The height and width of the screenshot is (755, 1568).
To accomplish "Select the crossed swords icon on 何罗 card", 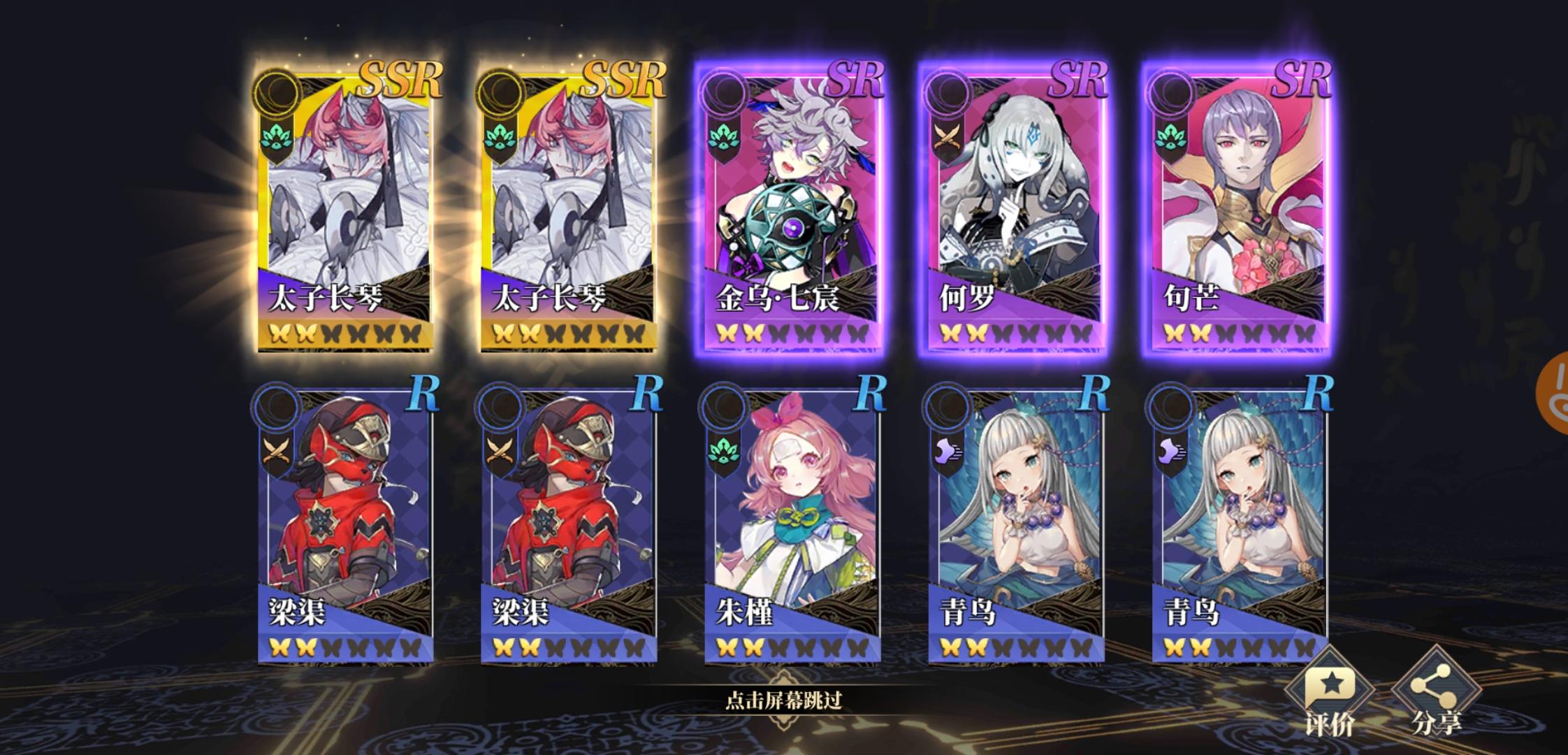I will point(945,136).
